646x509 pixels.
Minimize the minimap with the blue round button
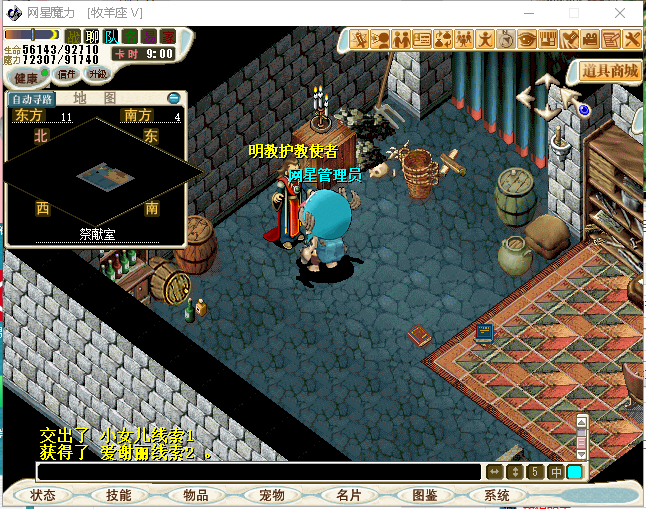point(174,99)
